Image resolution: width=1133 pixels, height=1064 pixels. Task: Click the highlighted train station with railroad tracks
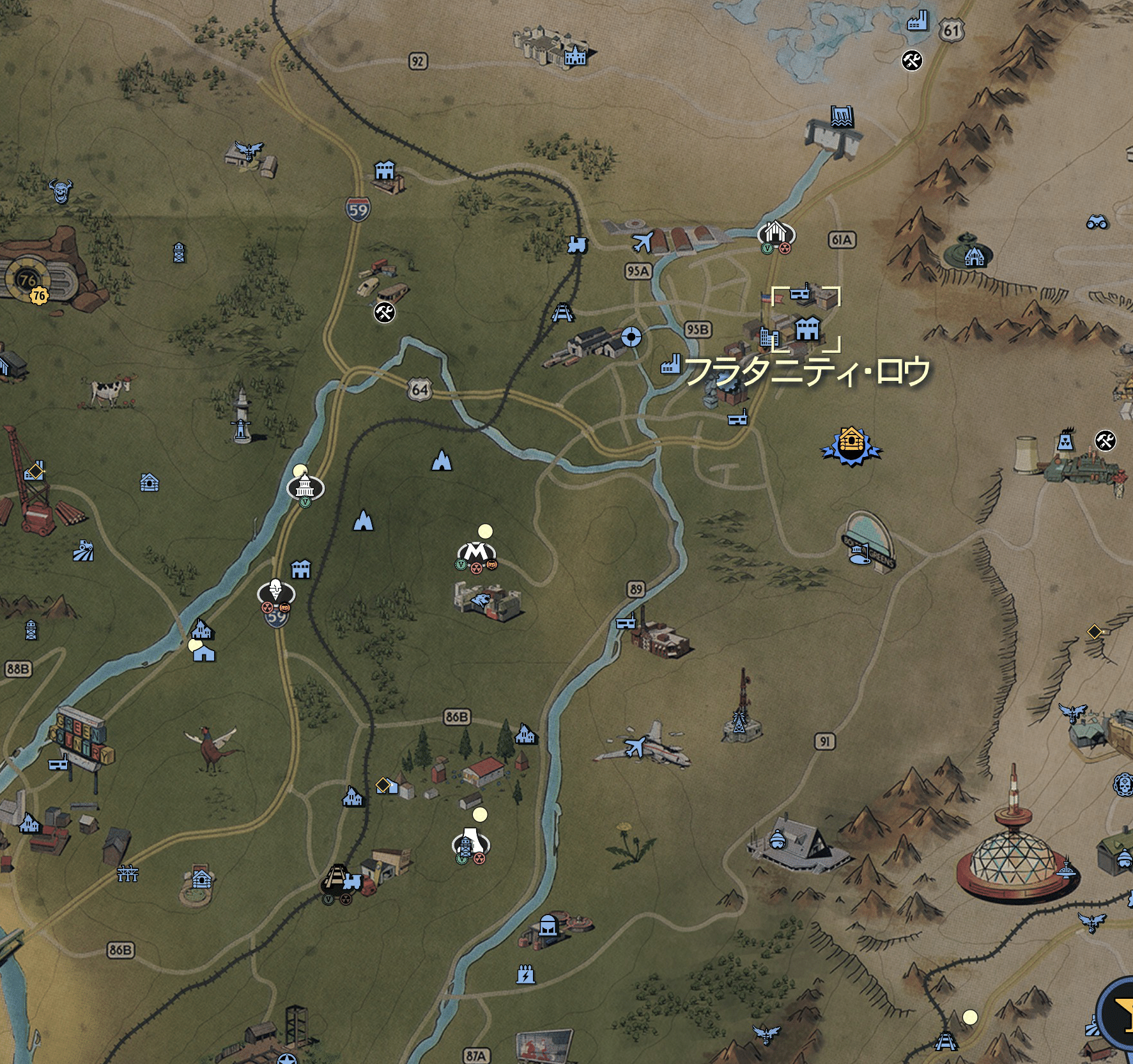click(x=336, y=879)
